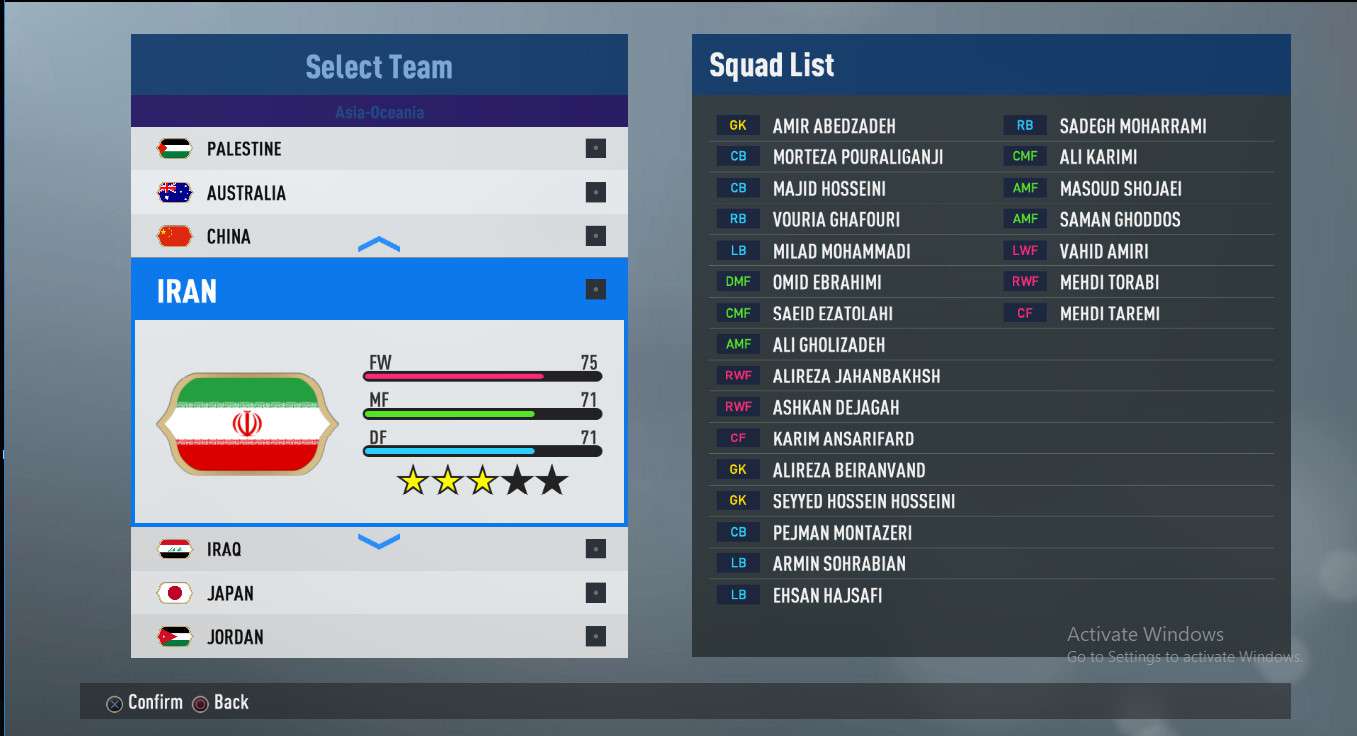Image resolution: width=1357 pixels, height=736 pixels.
Task: Click the Confirm option
Action: click(x=145, y=703)
